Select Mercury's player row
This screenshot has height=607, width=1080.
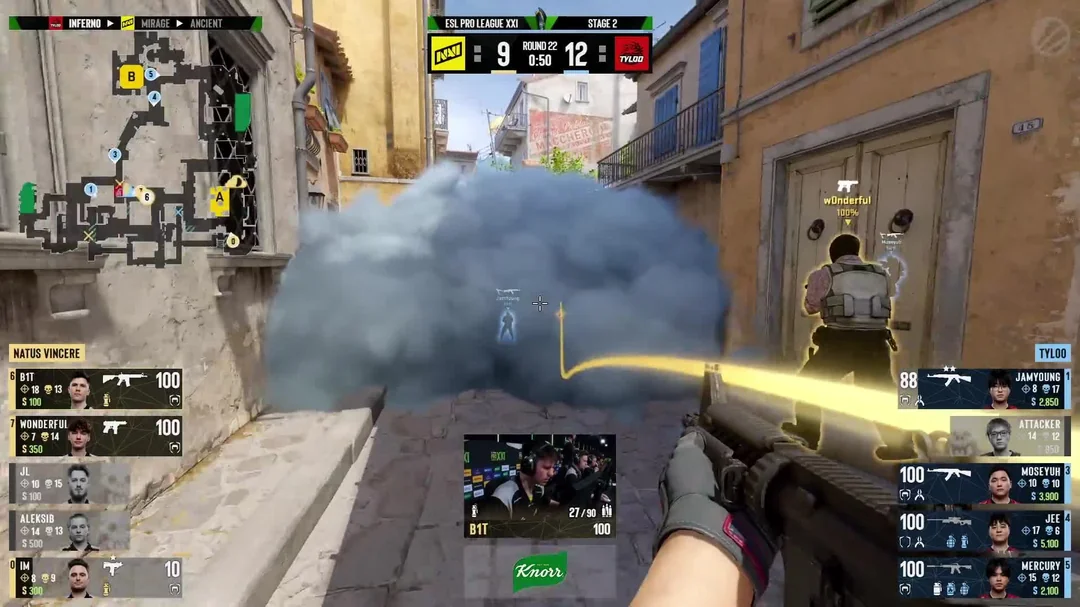coord(984,578)
